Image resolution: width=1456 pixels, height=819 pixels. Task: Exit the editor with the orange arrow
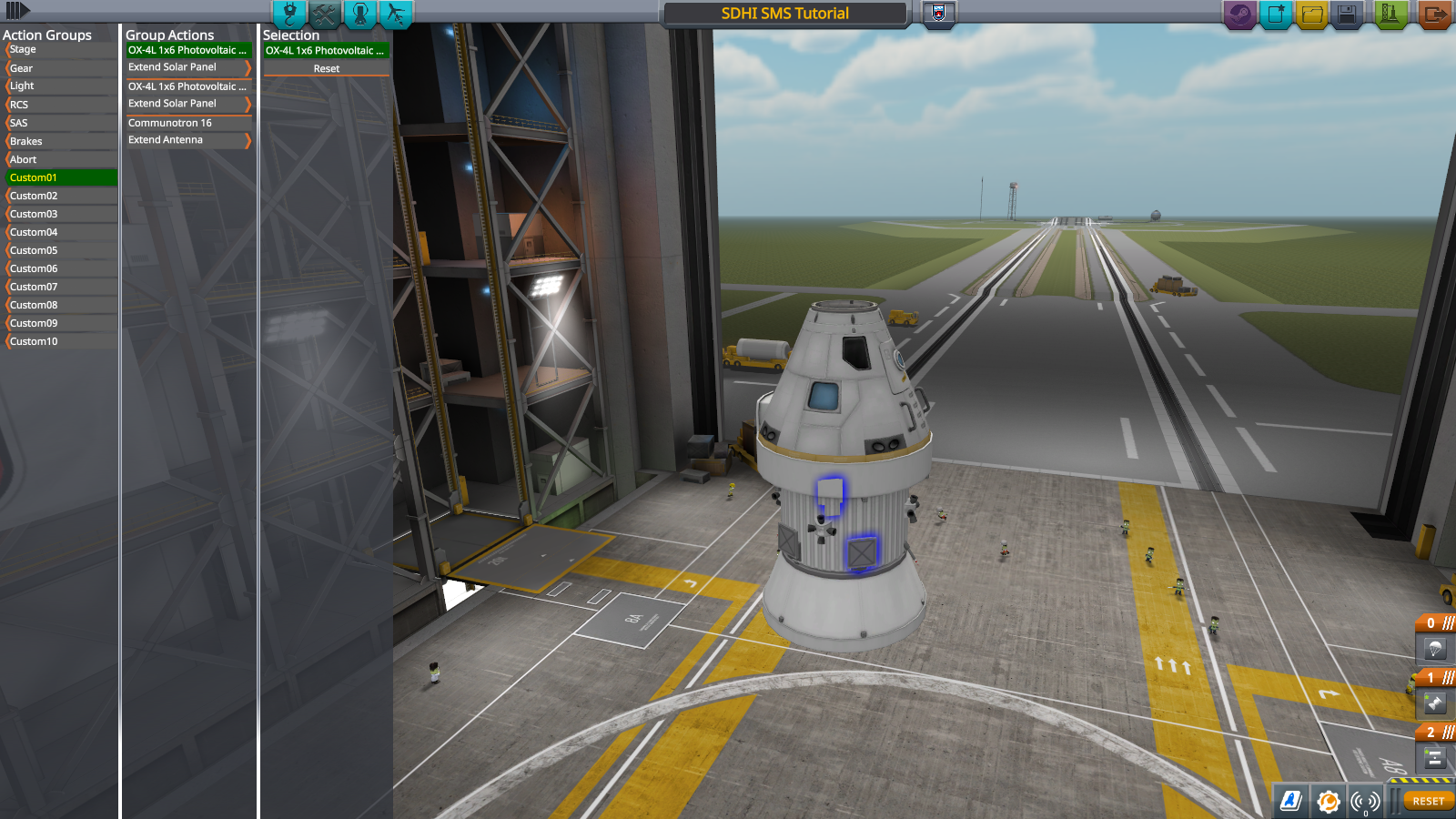[1434, 15]
